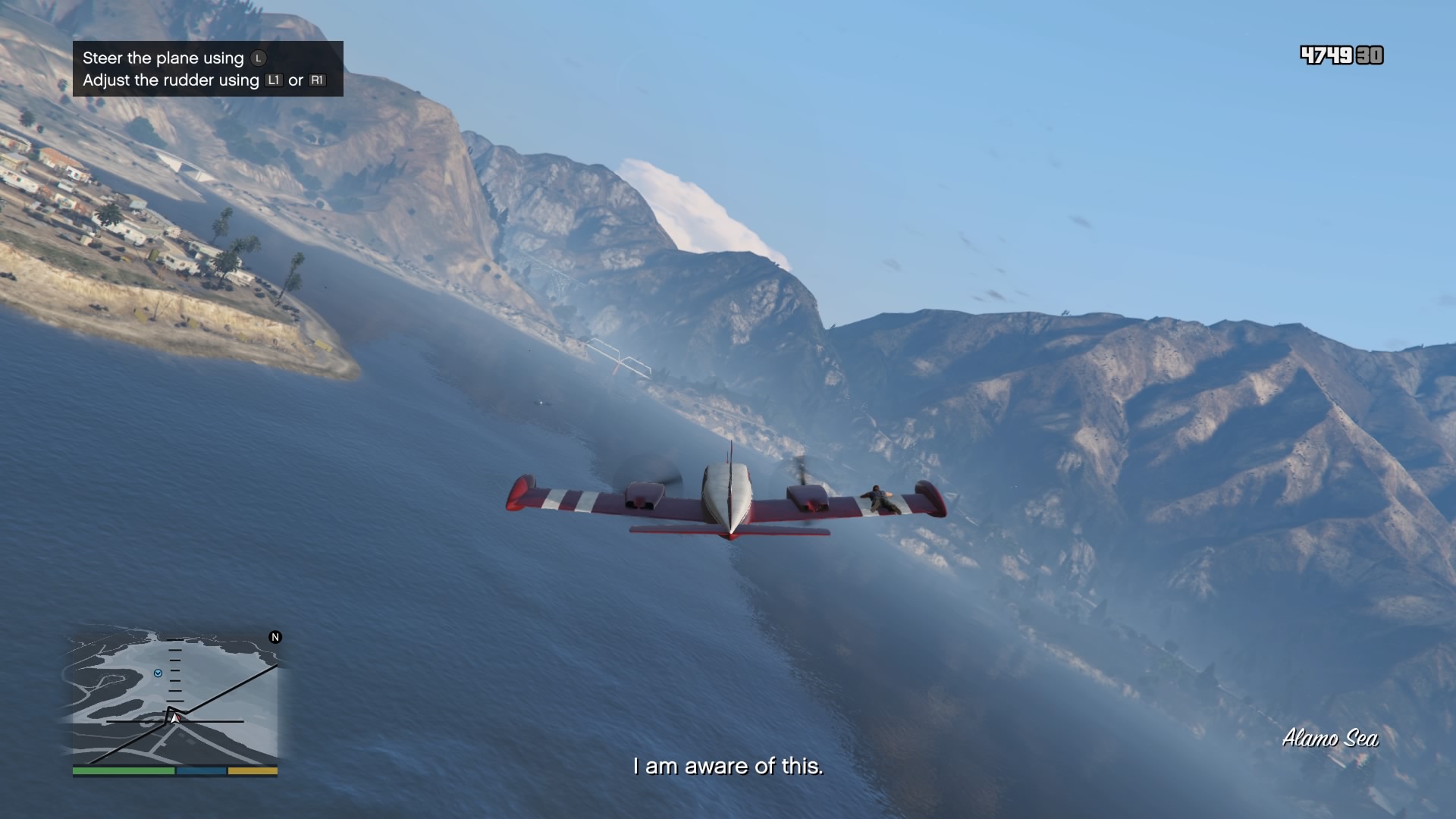Click the north compass indicator on minimap
Viewport: 1456px width, 819px height.
point(275,637)
